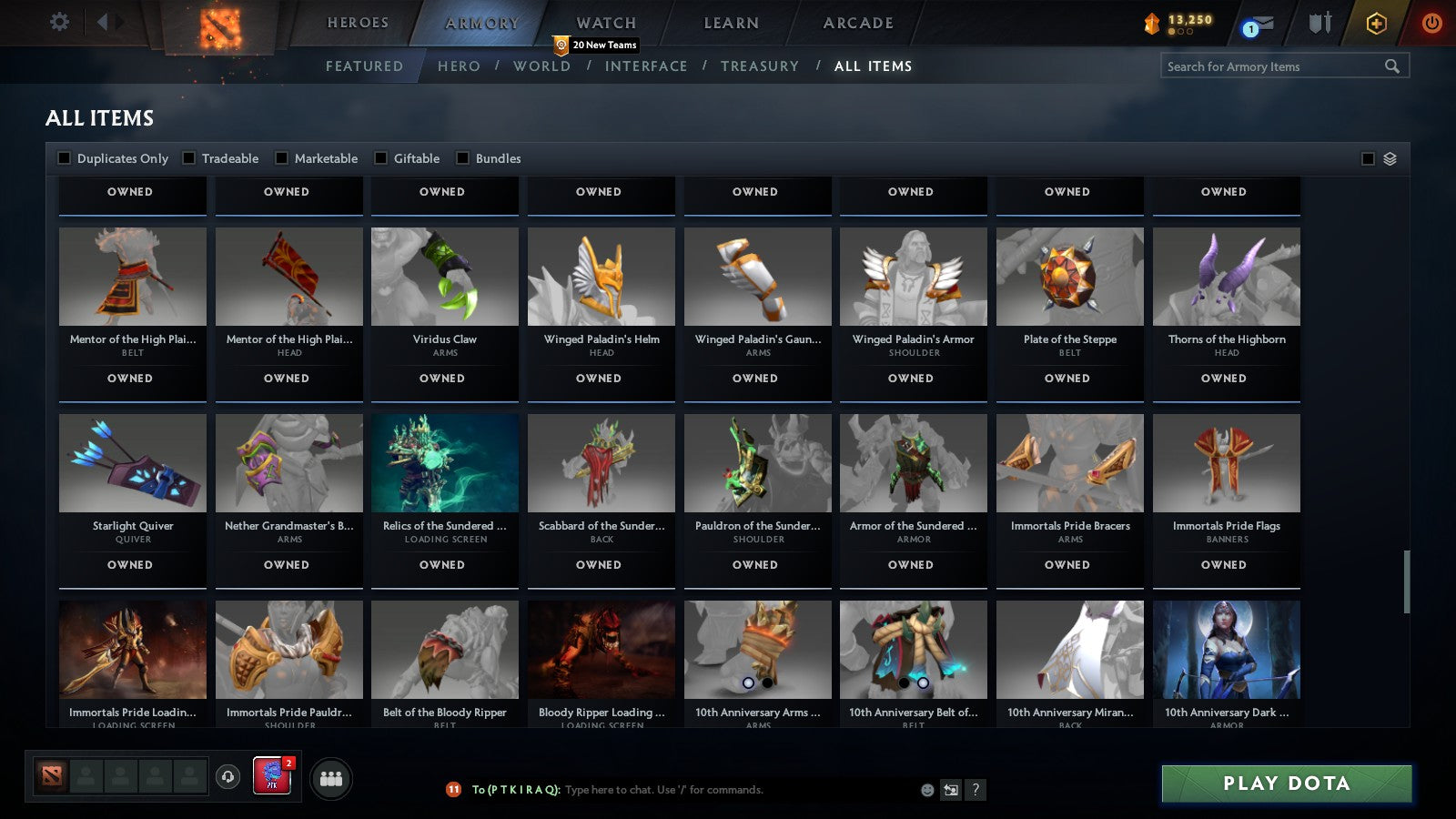This screenshot has height=819, width=1456.
Task: Open the friends list people icon
Action: pyautogui.click(x=331, y=778)
